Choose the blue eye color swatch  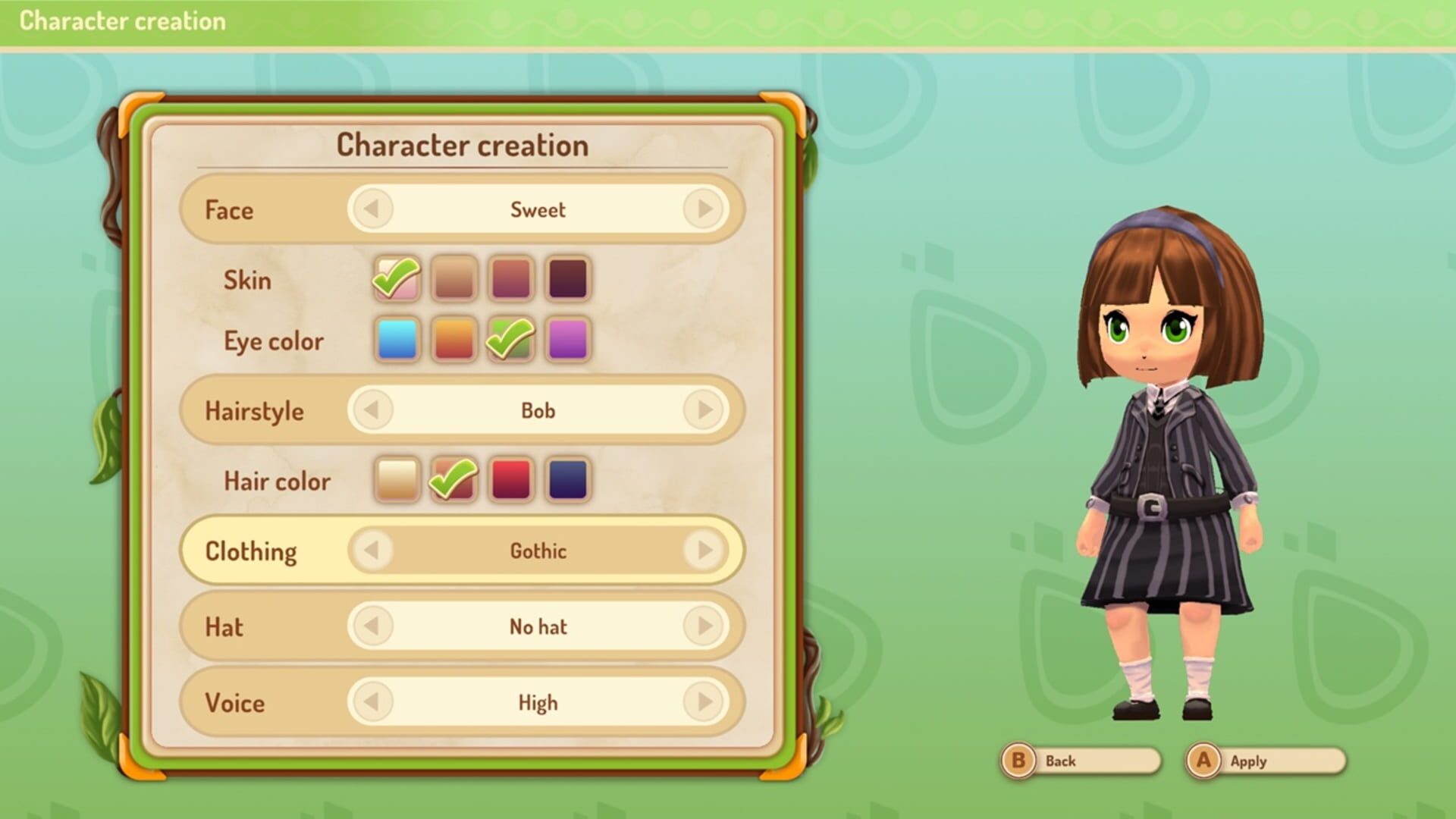[396, 340]
